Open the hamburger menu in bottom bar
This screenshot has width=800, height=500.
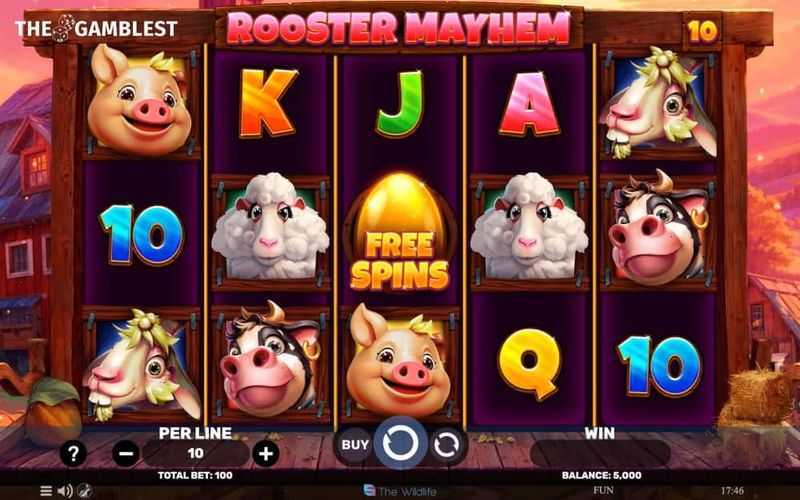pyautogui.click(x=45, y=491)
